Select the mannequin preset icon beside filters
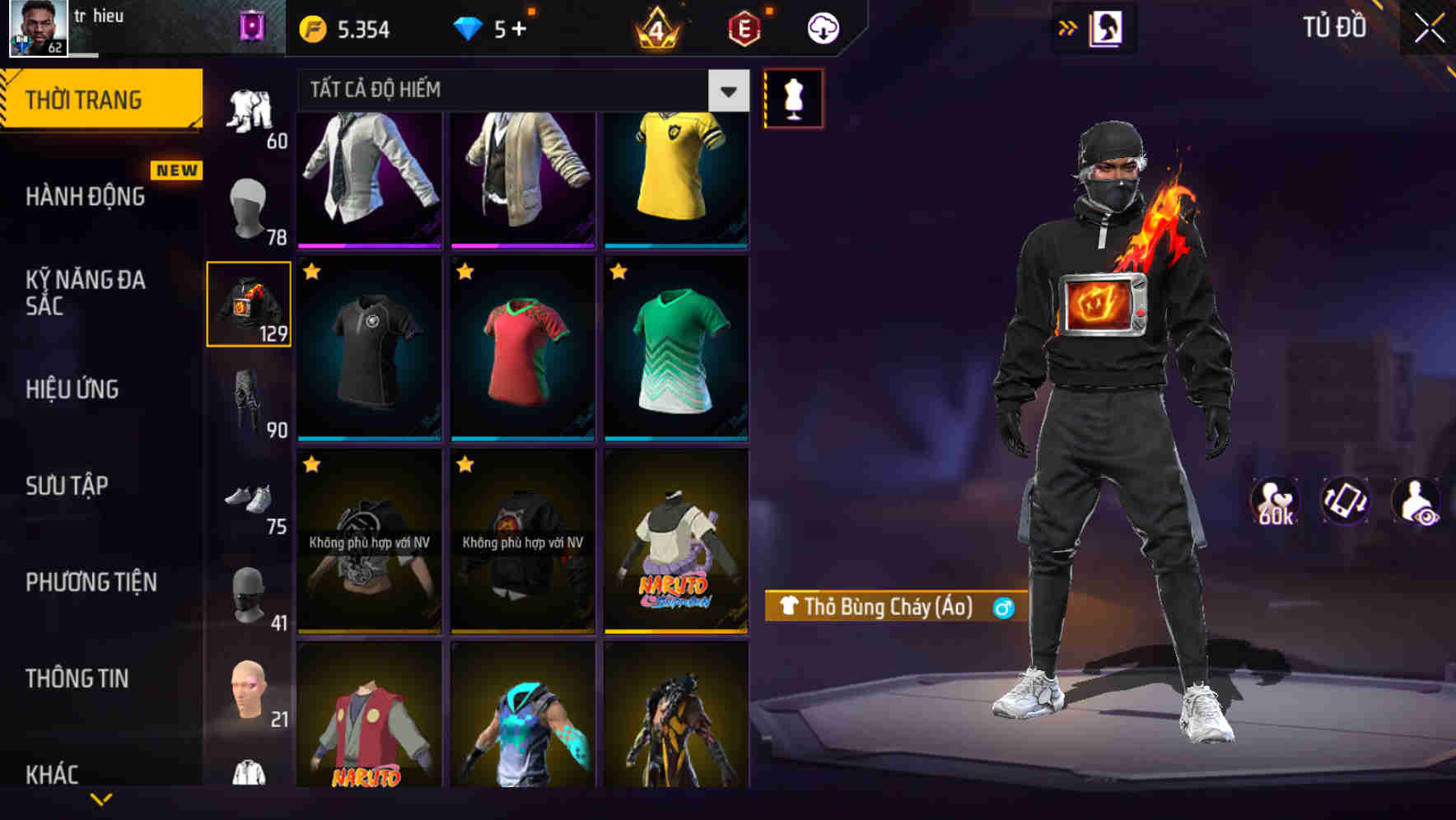Screen dimensions: 1456x820 (x=793, y=97)
